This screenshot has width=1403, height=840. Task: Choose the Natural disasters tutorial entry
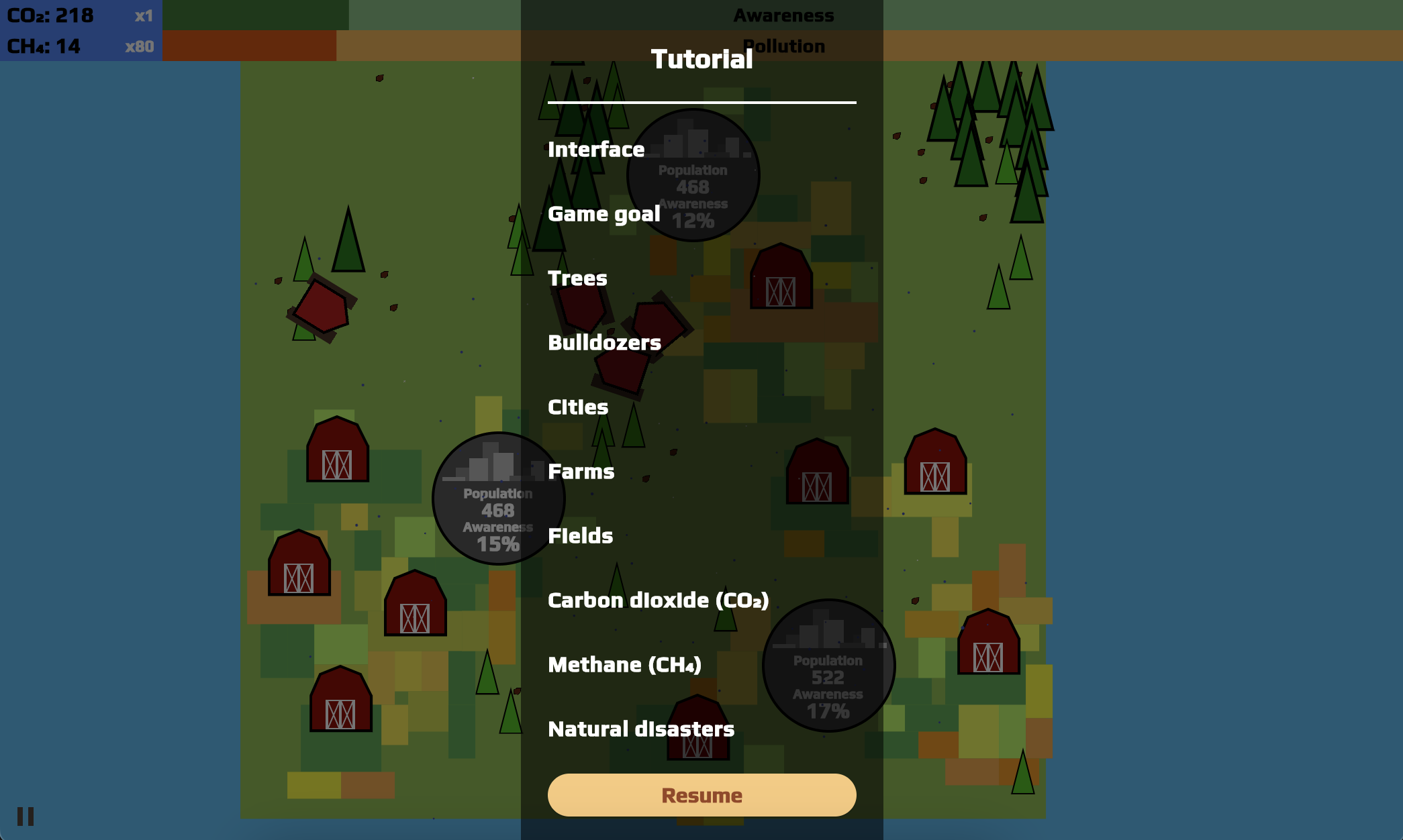[641, 729]
